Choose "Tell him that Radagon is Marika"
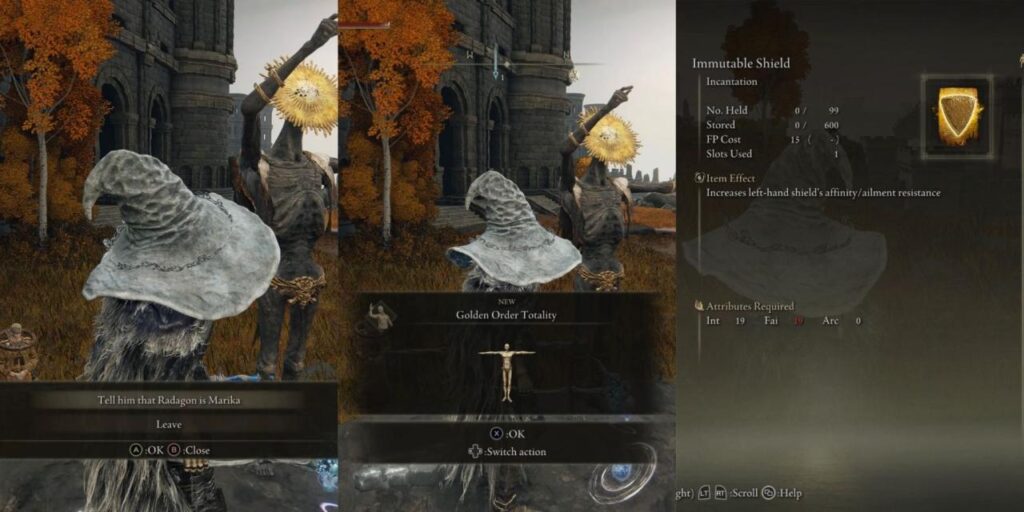 [168, 401]
